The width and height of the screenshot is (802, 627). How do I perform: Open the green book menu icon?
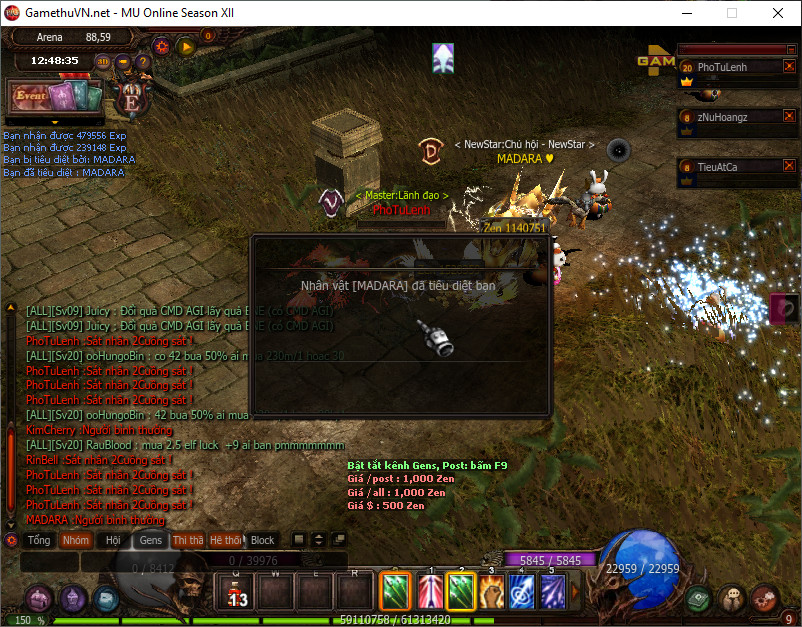(699, 597)
